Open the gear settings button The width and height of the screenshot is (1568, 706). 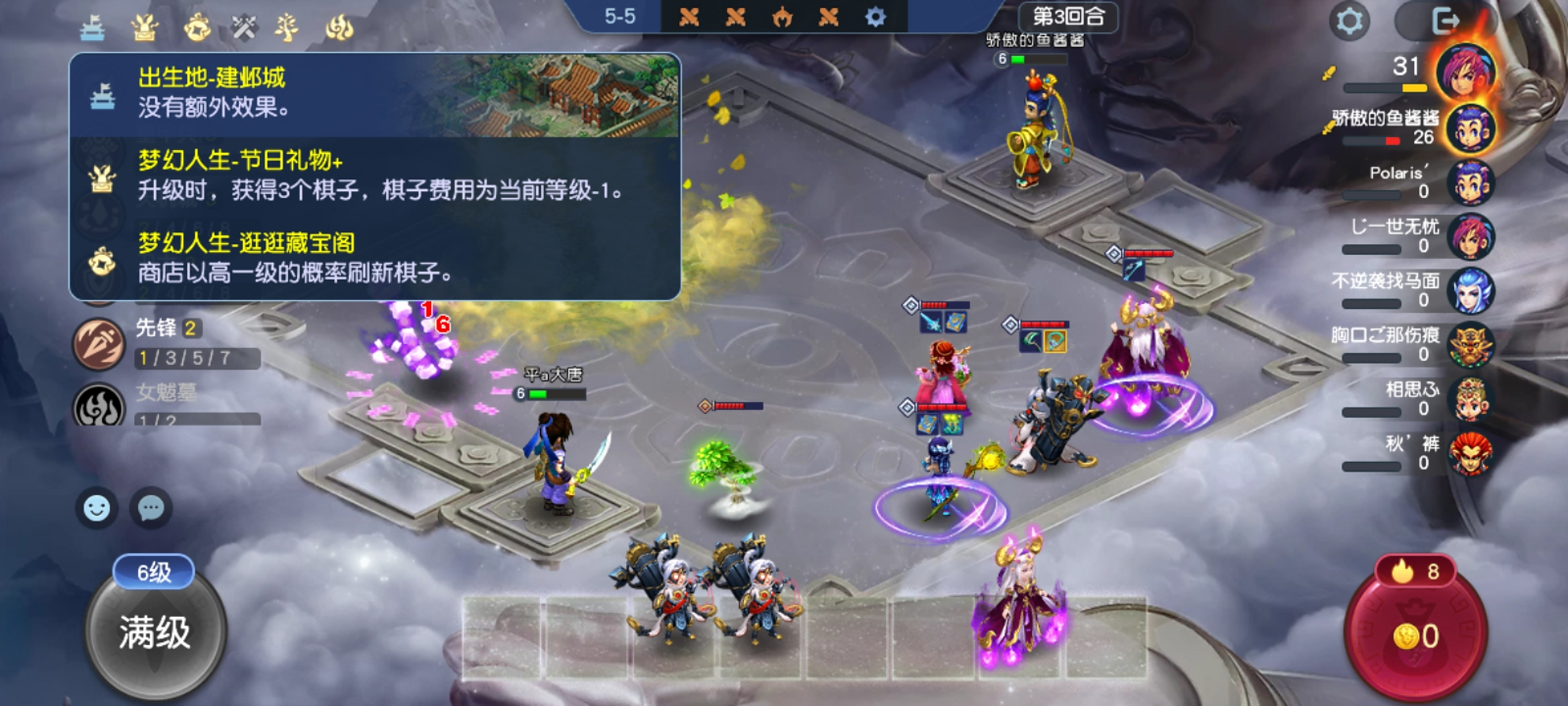pos(1349,22)
